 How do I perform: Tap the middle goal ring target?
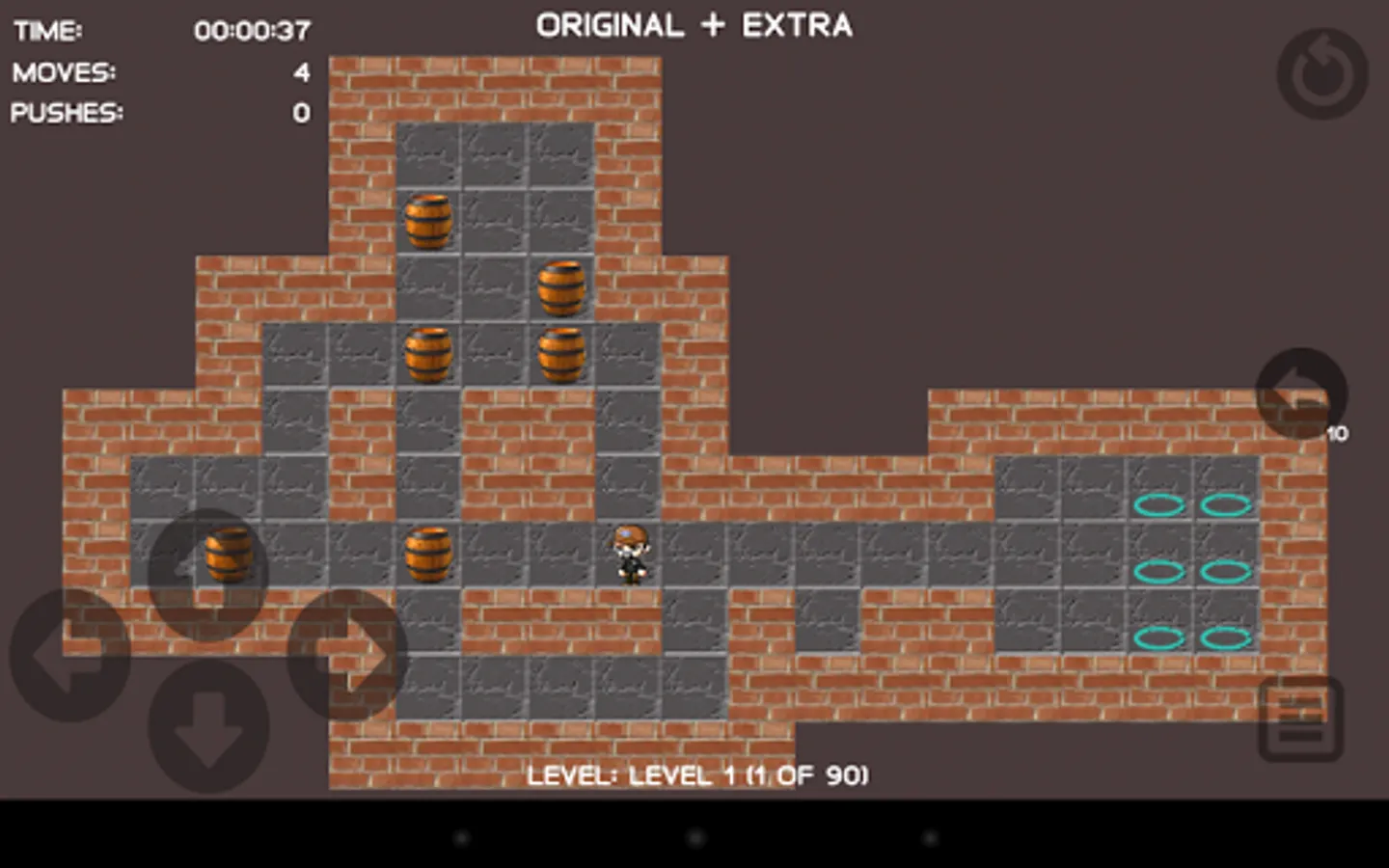1160,570
